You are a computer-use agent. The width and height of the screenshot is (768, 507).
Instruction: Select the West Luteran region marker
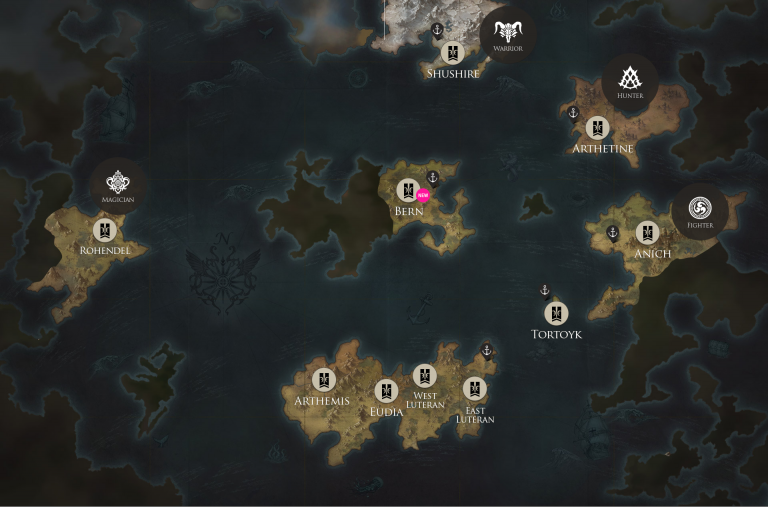425,376
